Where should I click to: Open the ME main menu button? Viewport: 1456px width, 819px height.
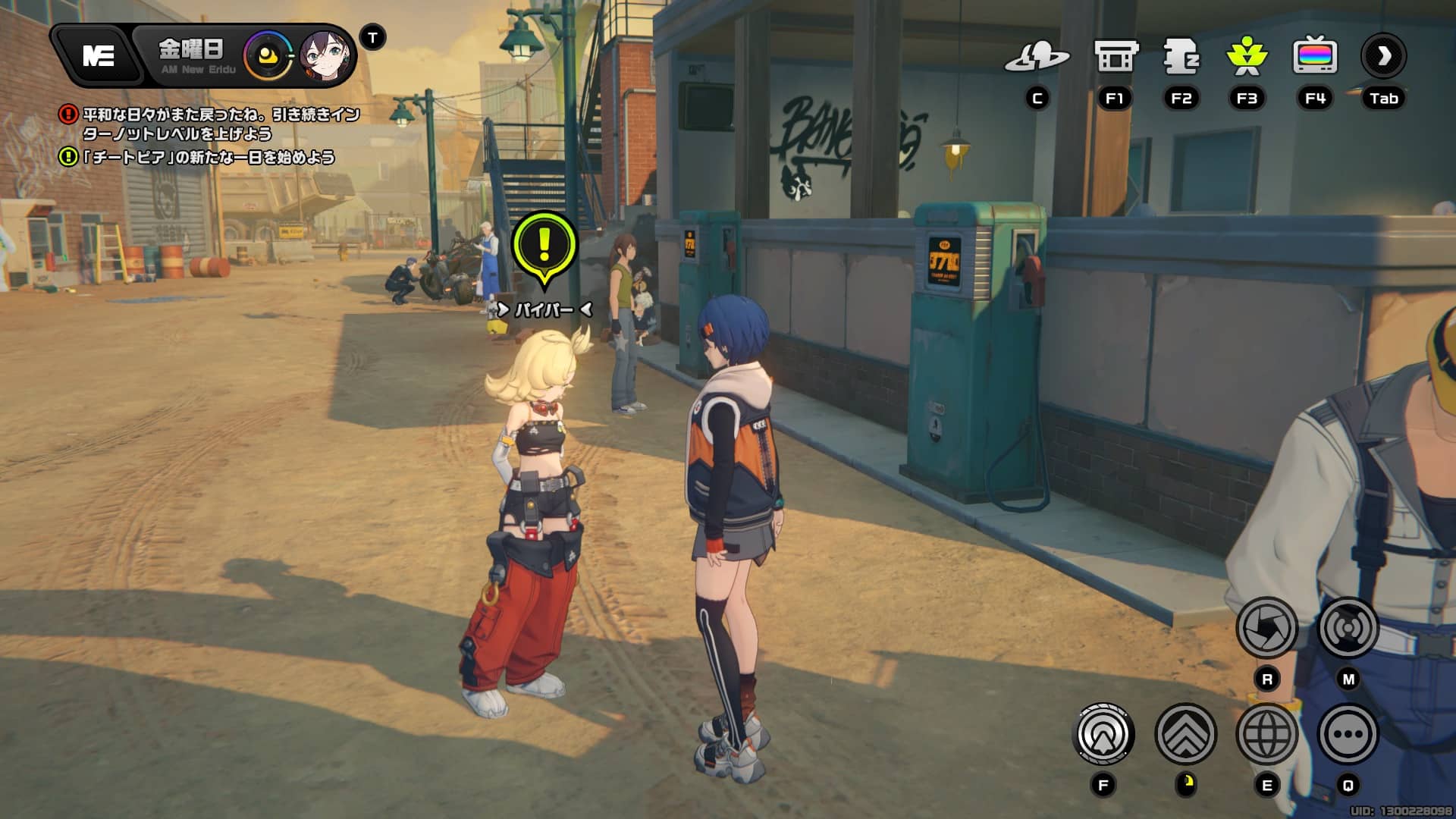pyautogui.click(x=99, y=55)
